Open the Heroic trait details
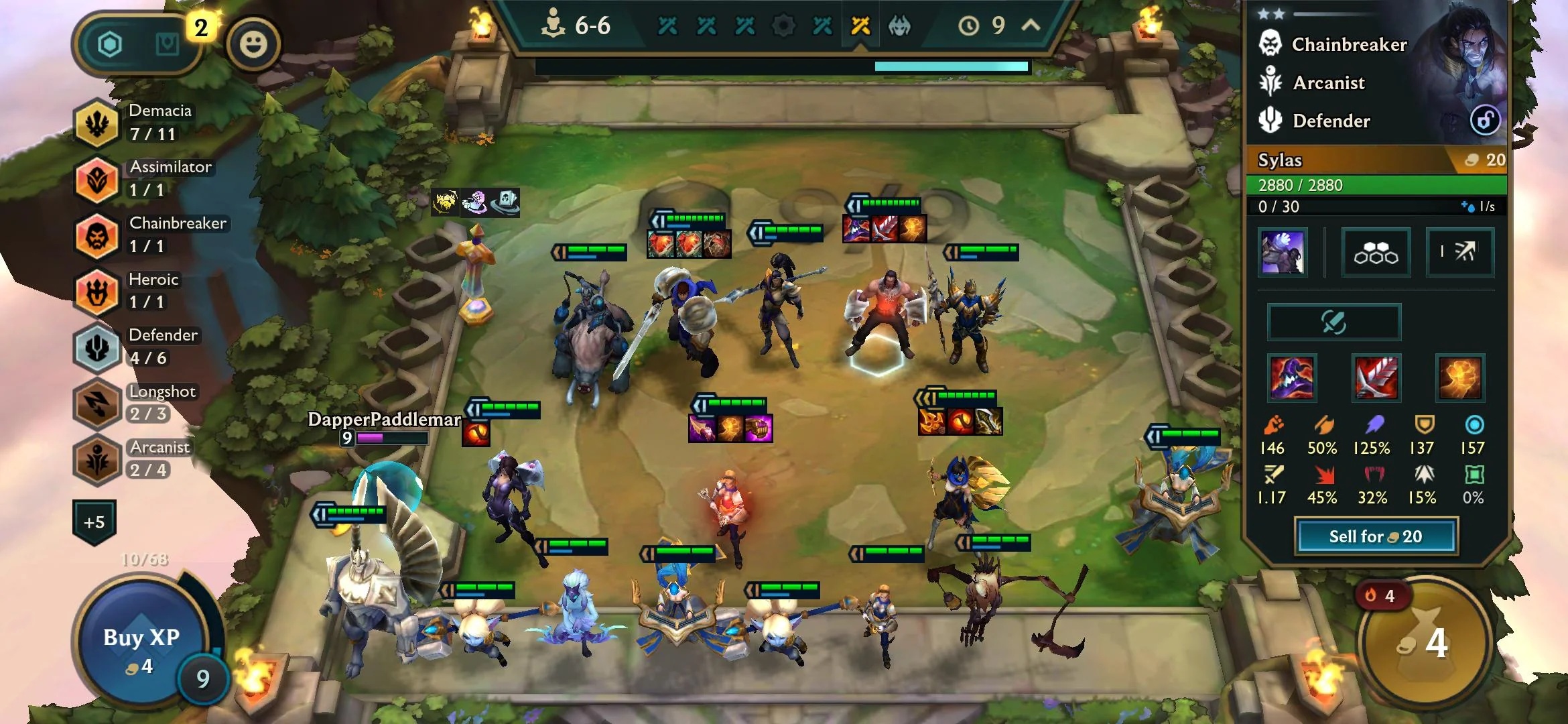 tap(97, 291)
